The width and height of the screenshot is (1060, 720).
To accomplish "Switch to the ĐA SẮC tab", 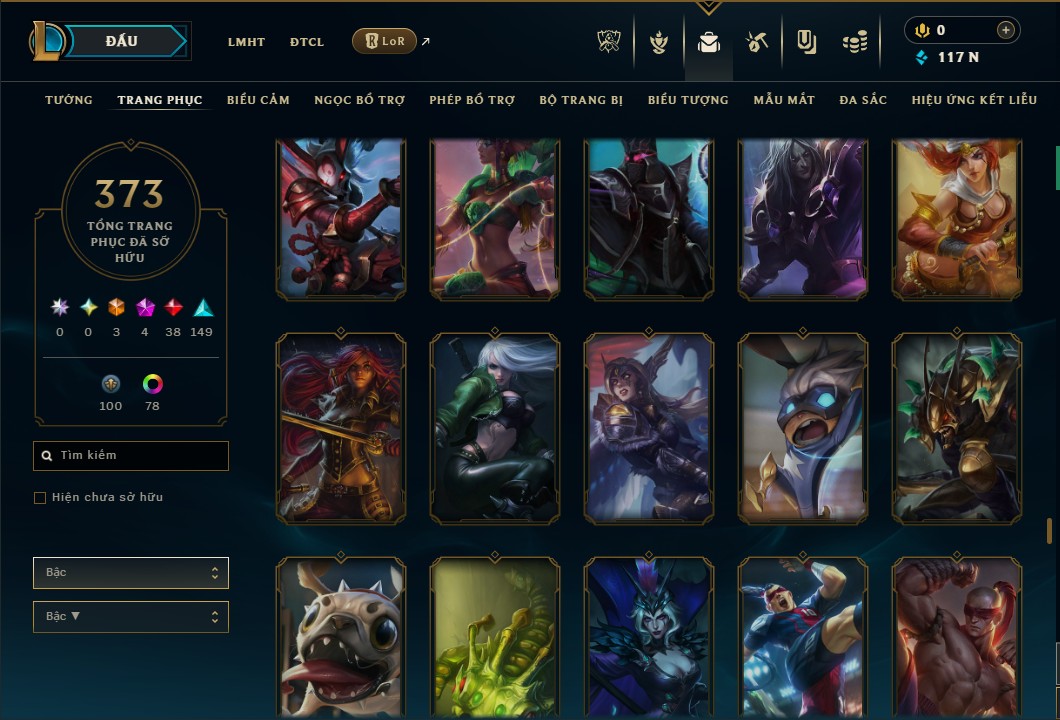I will click(863, 100).
